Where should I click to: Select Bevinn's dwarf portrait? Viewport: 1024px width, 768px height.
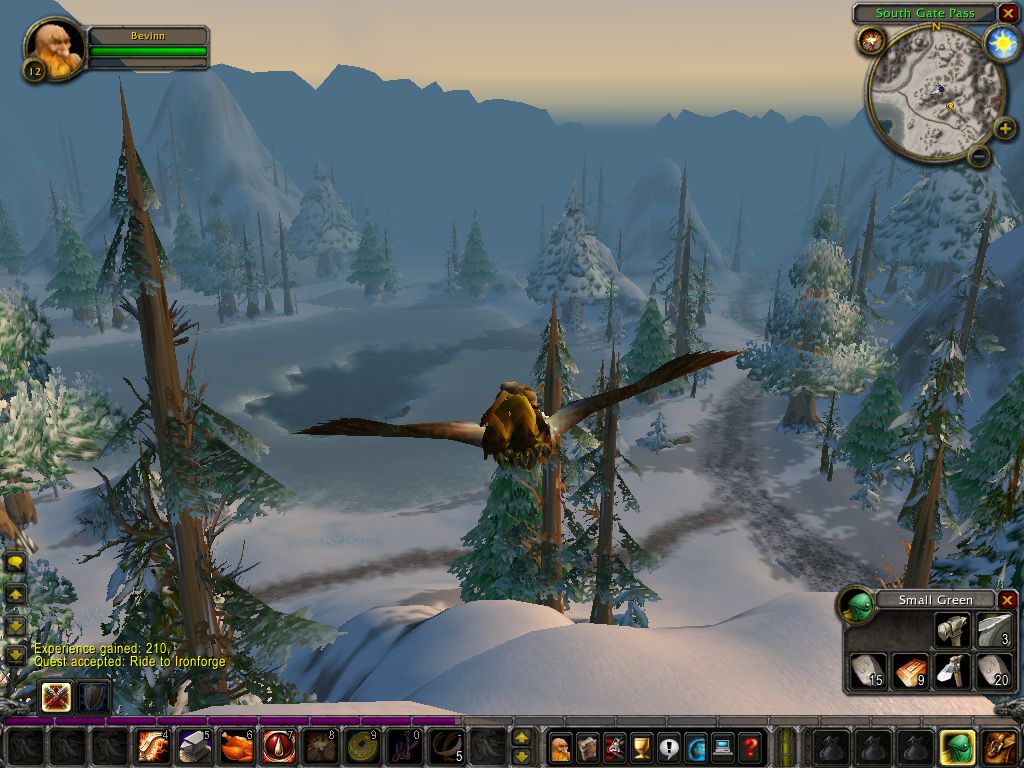coord(54,49)
